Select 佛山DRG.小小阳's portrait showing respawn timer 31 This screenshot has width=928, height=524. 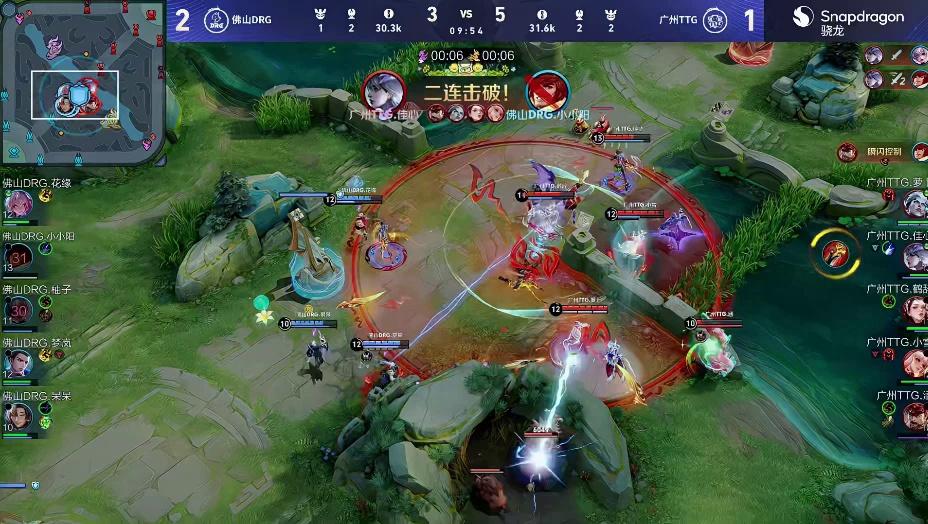tap(19, 257)
